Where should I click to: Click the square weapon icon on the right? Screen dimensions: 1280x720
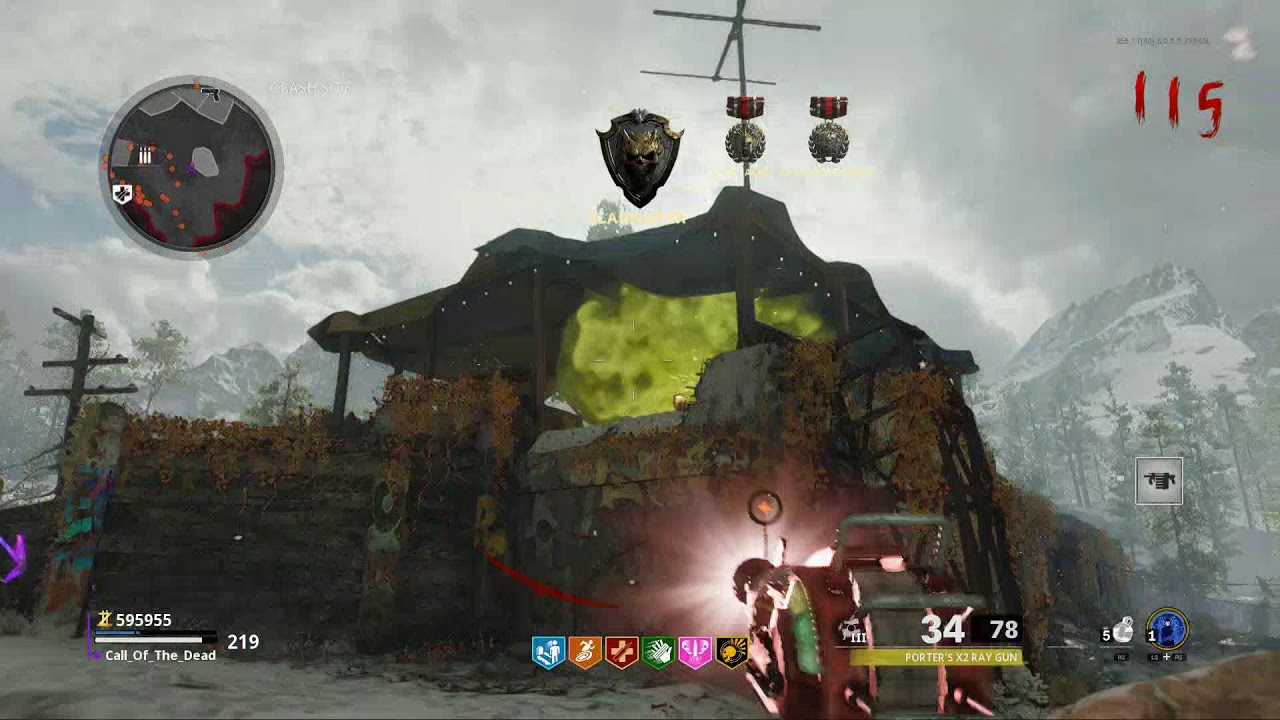(1159, 481)
